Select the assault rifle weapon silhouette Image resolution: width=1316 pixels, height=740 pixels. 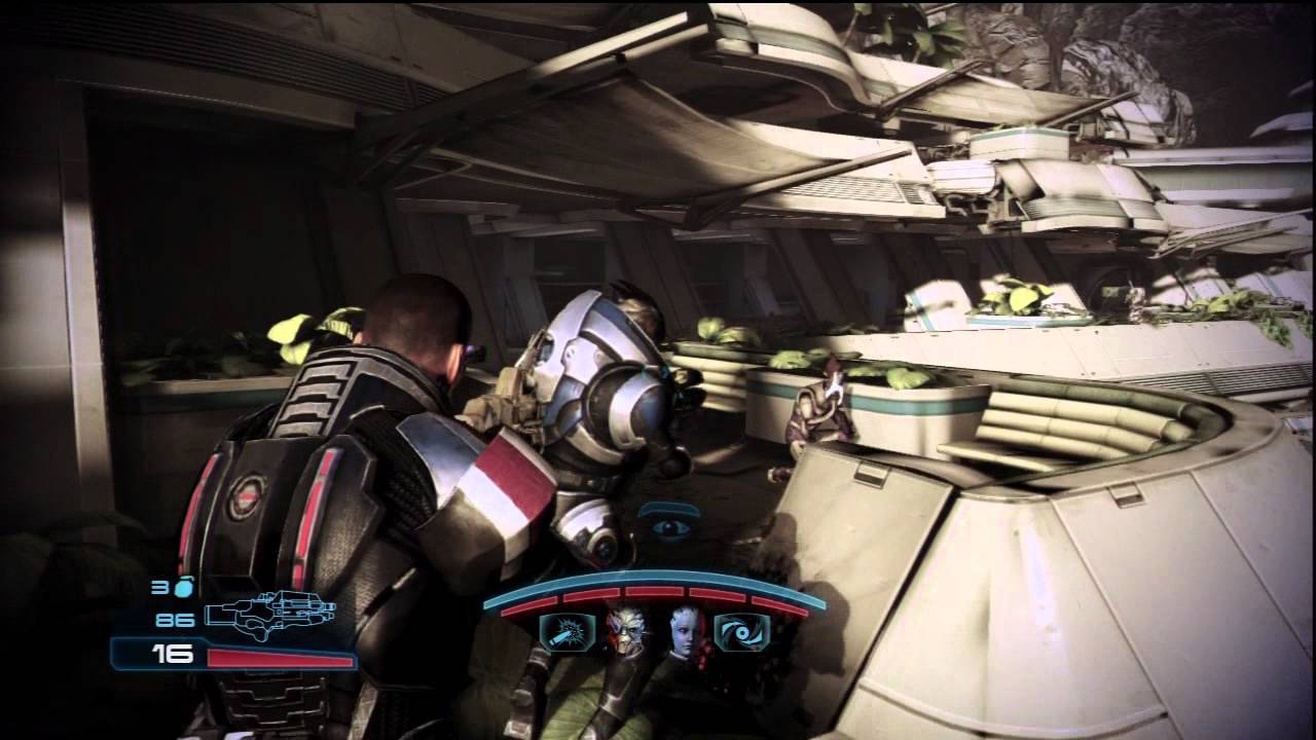click(x=272, y=614)
